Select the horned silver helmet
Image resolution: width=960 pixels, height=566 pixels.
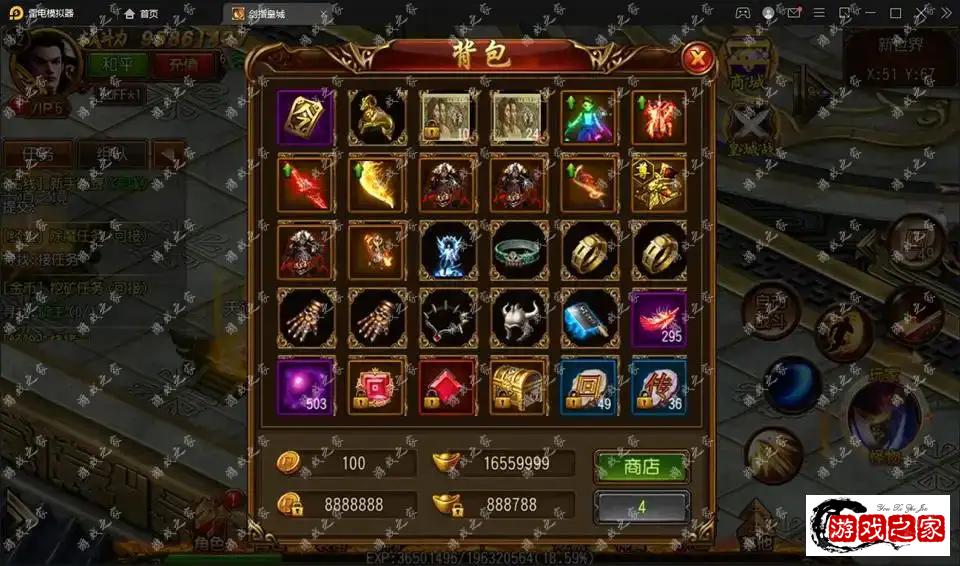[x=518, y=318]
